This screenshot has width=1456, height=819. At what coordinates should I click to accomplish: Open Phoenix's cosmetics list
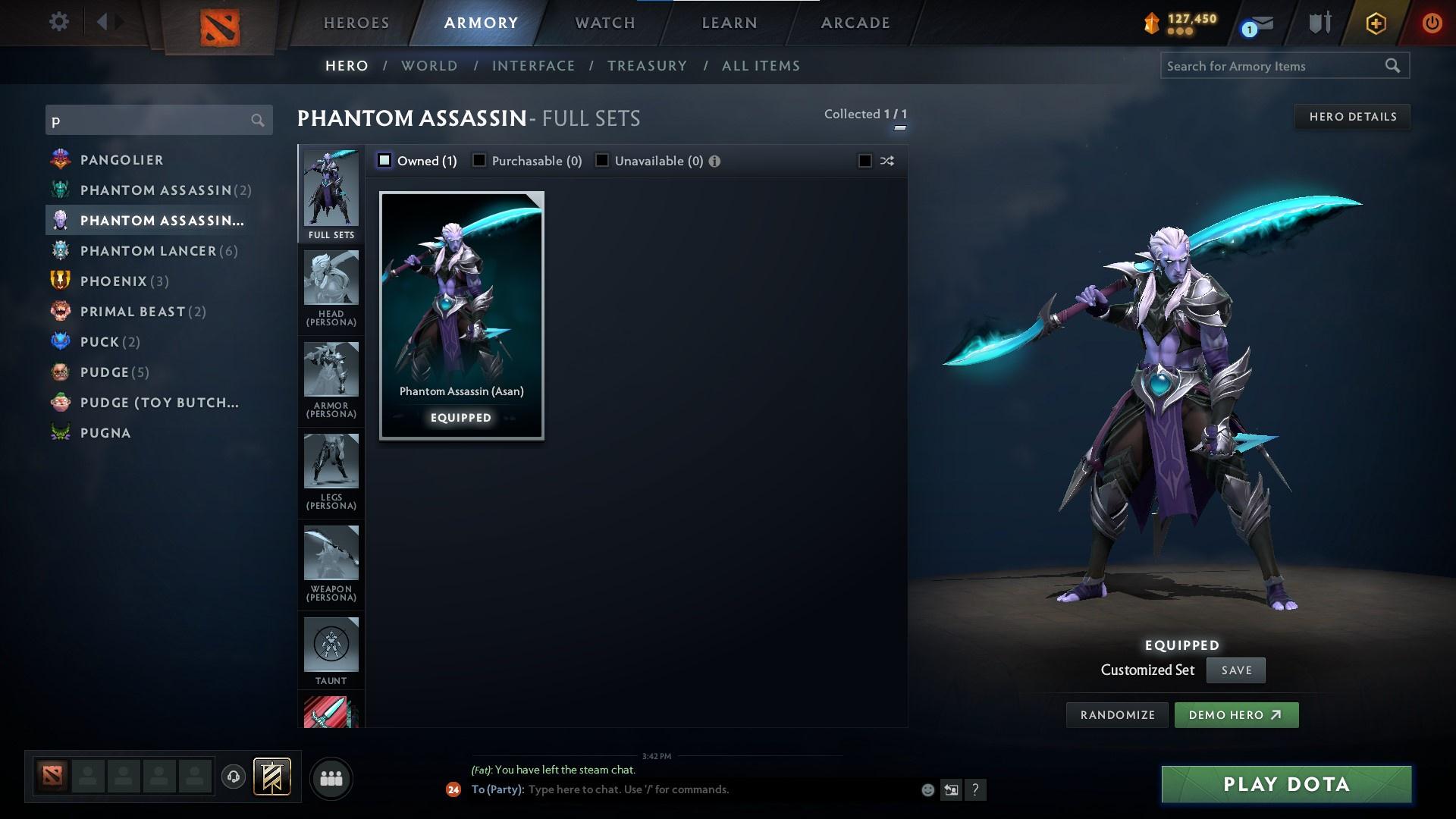click(x=114, y=281)
